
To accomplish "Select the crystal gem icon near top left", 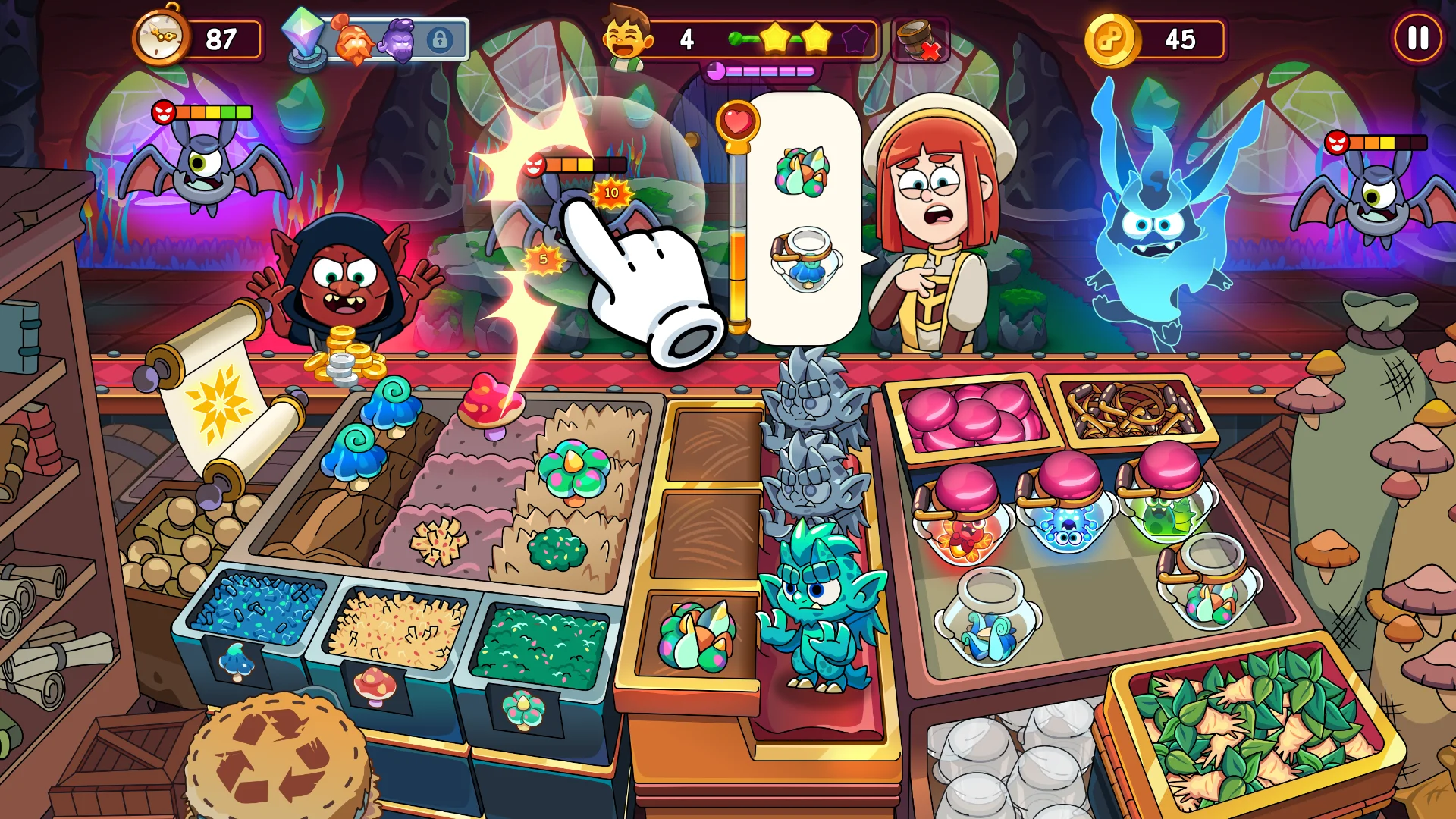I will tap(305, 34).
